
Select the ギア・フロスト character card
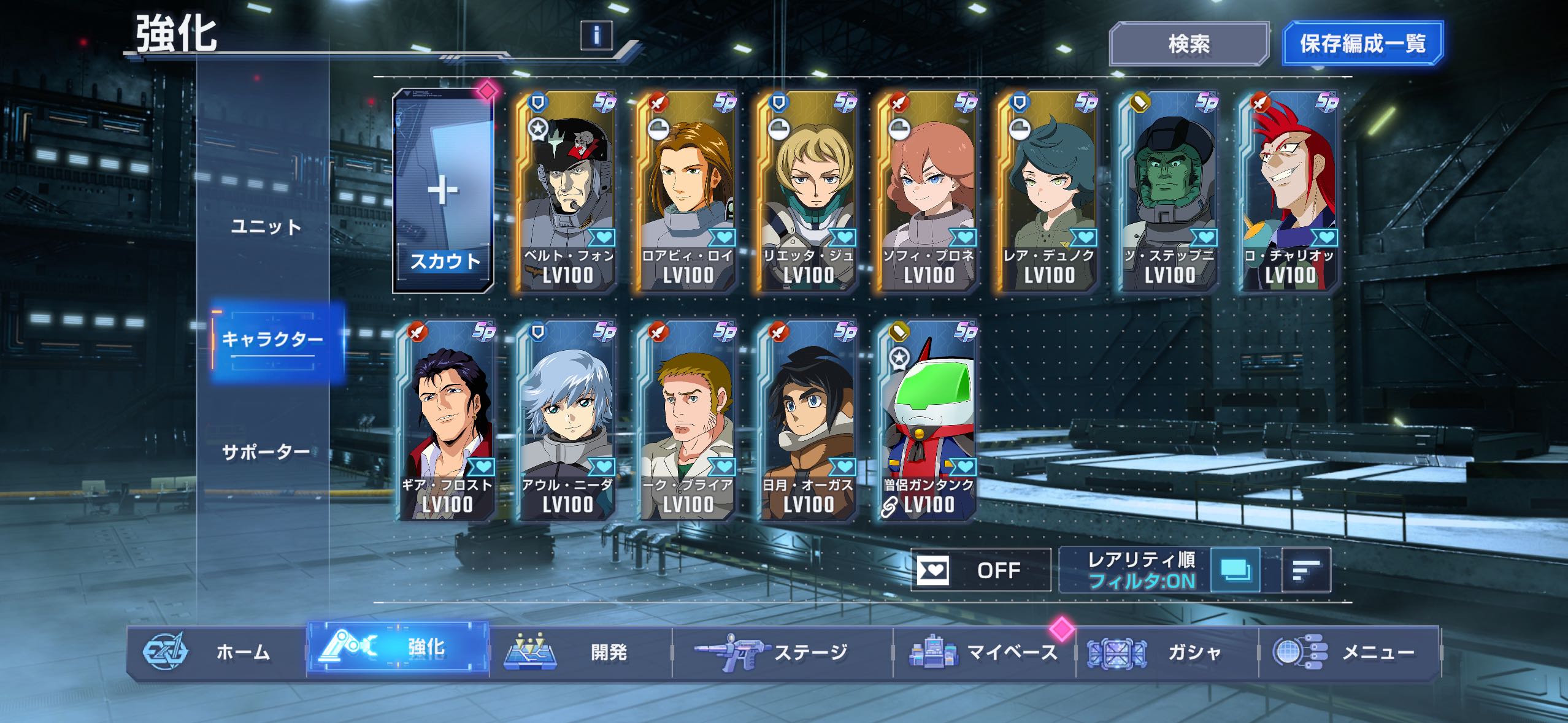click(x=446, y=421)
